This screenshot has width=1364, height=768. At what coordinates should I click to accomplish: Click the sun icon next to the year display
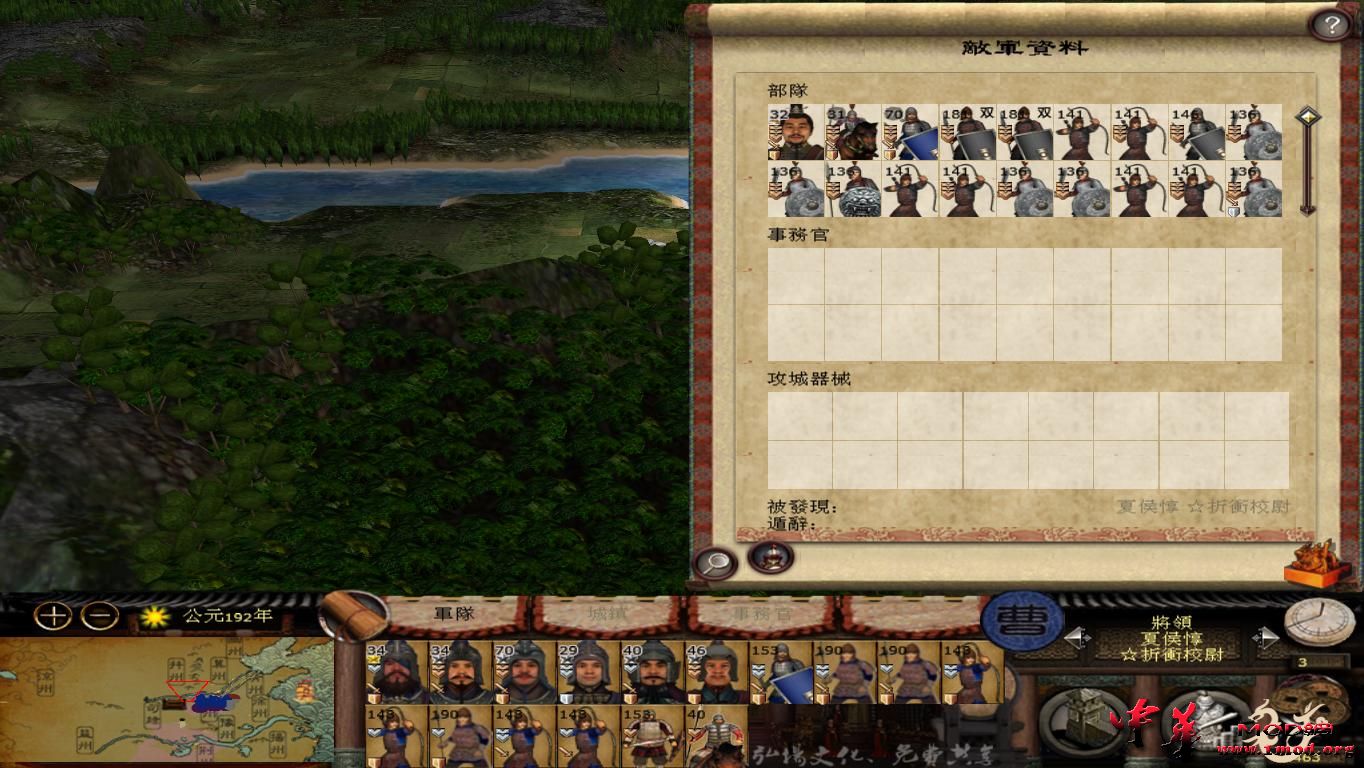(155, 618)
